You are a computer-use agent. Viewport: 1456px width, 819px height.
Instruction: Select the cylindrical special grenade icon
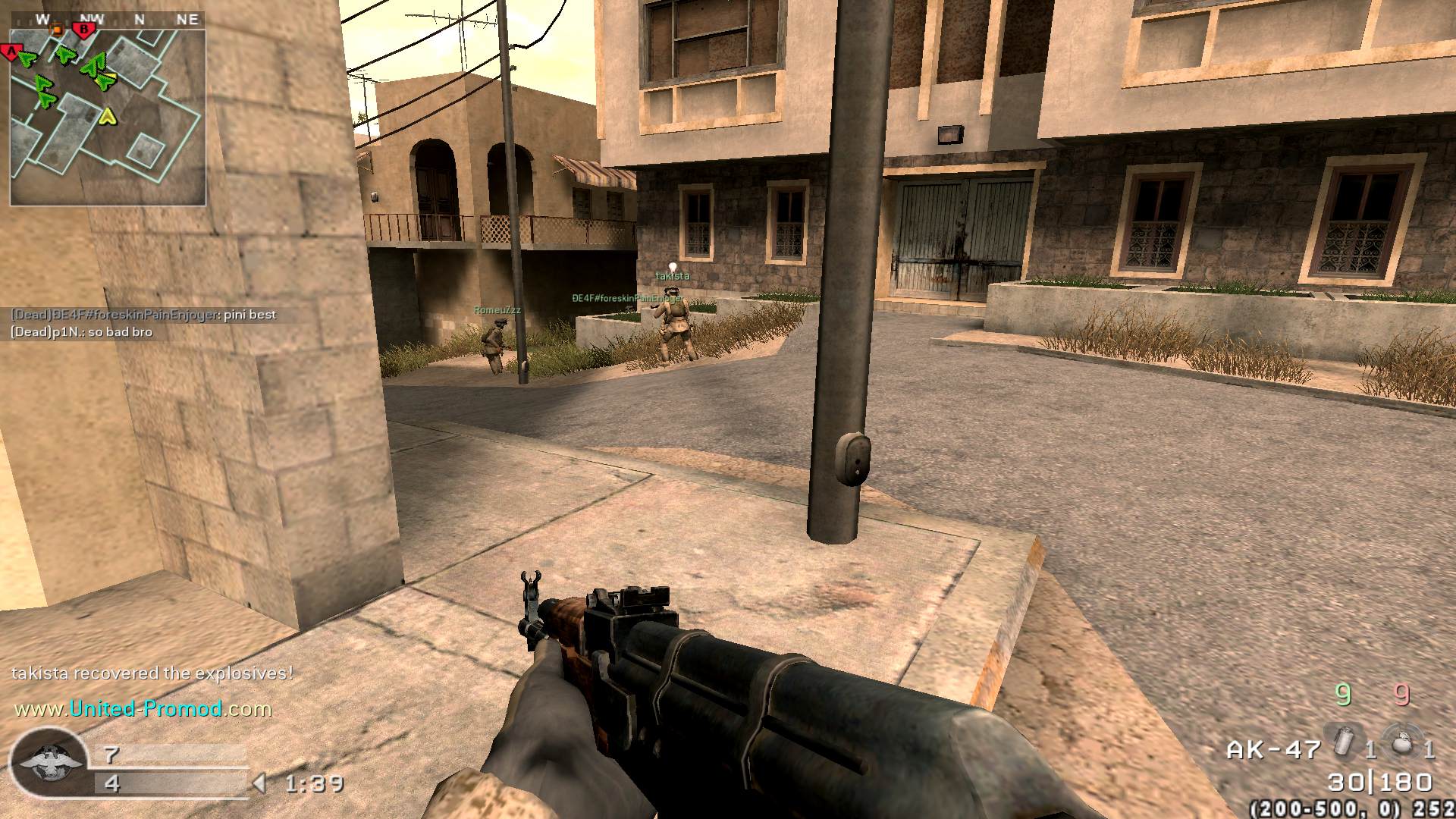point(1344,743)
